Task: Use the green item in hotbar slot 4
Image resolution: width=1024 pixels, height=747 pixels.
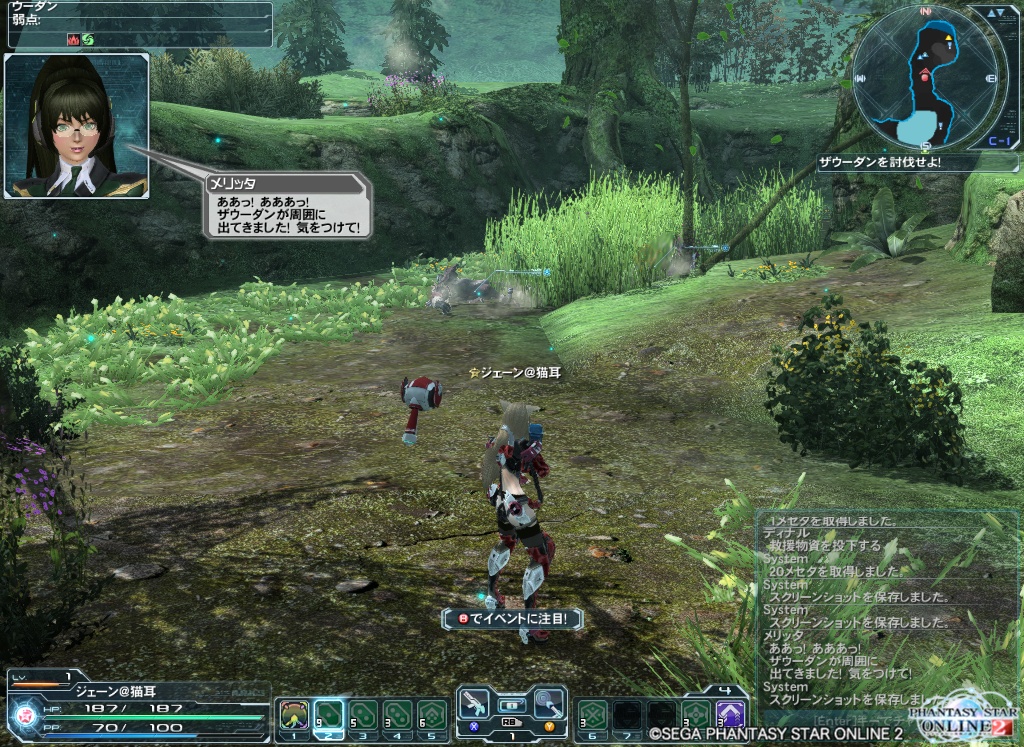Action: click(398, 715)
